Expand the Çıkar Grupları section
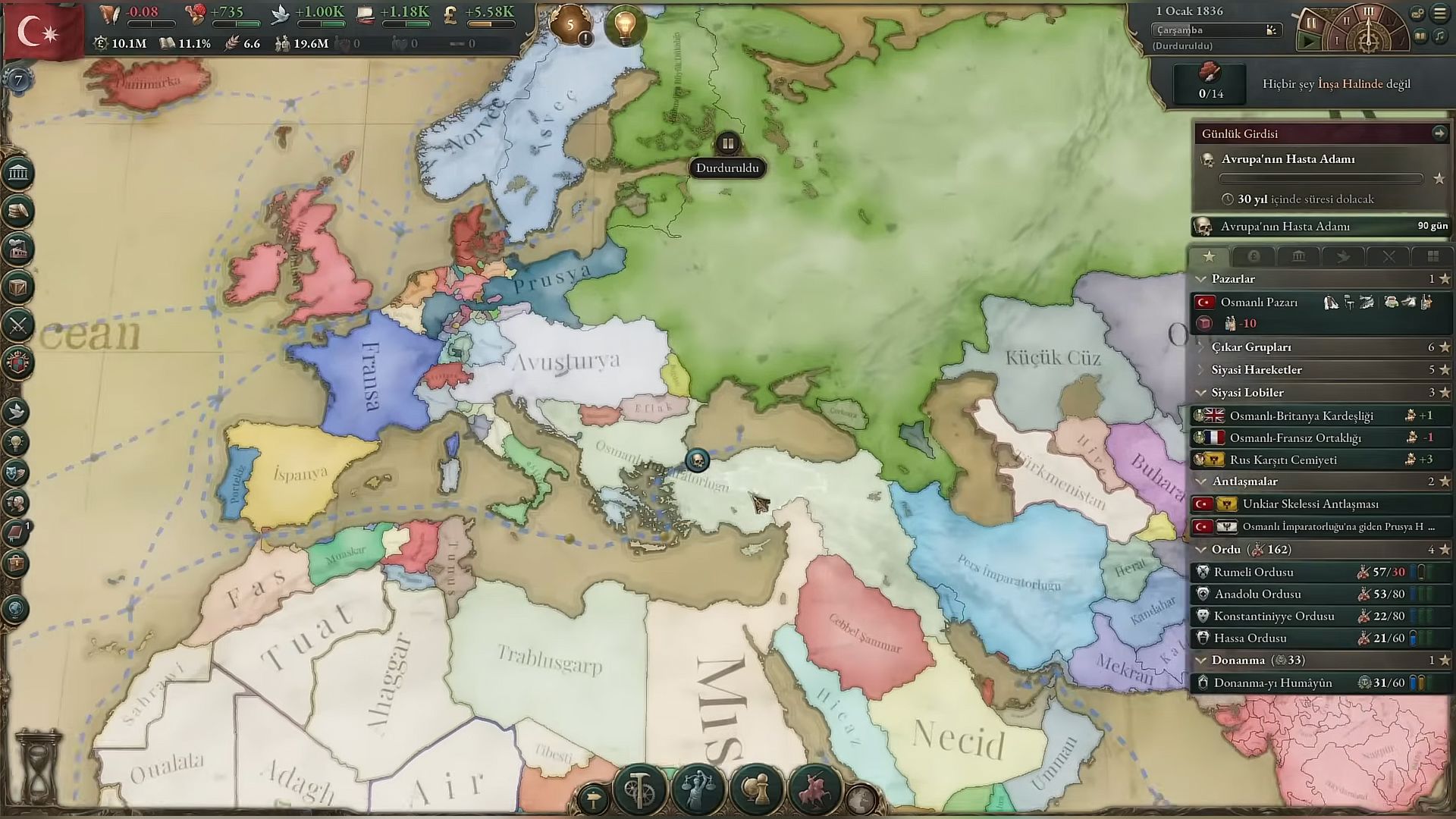This screenshot has width=1456, height=819. 1201,347
